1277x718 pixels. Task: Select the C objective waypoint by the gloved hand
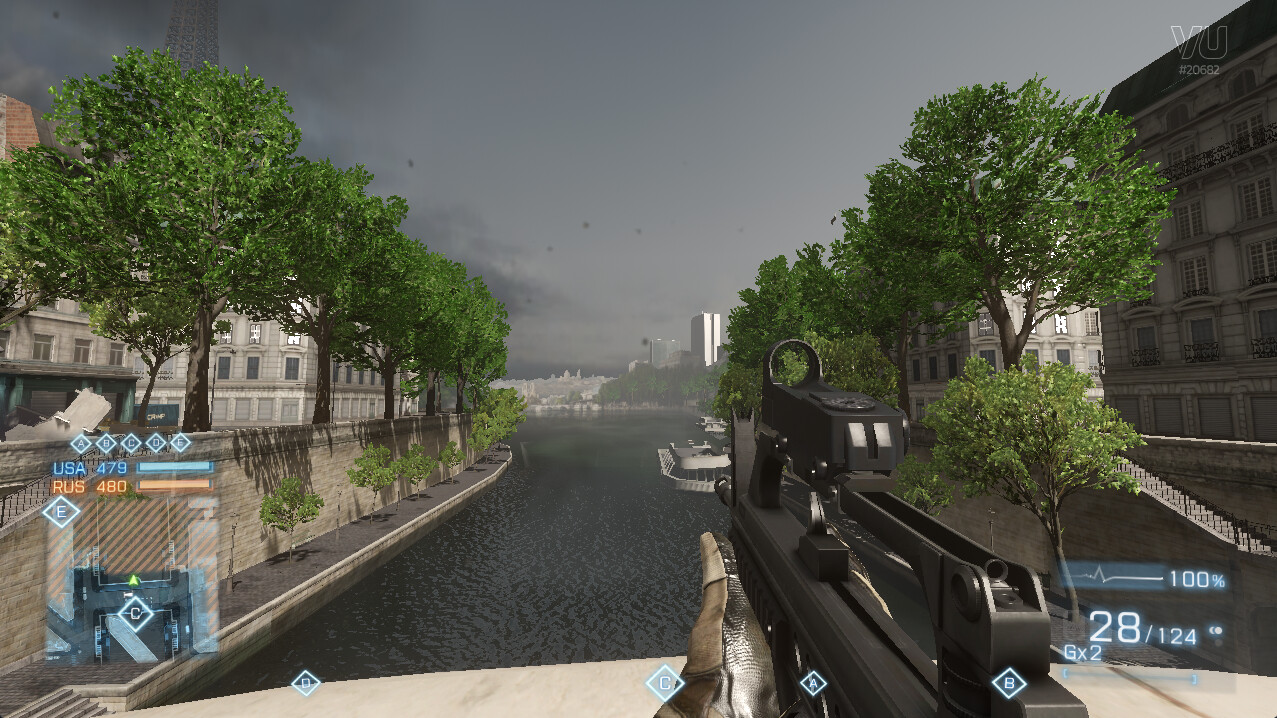(664, 684)
